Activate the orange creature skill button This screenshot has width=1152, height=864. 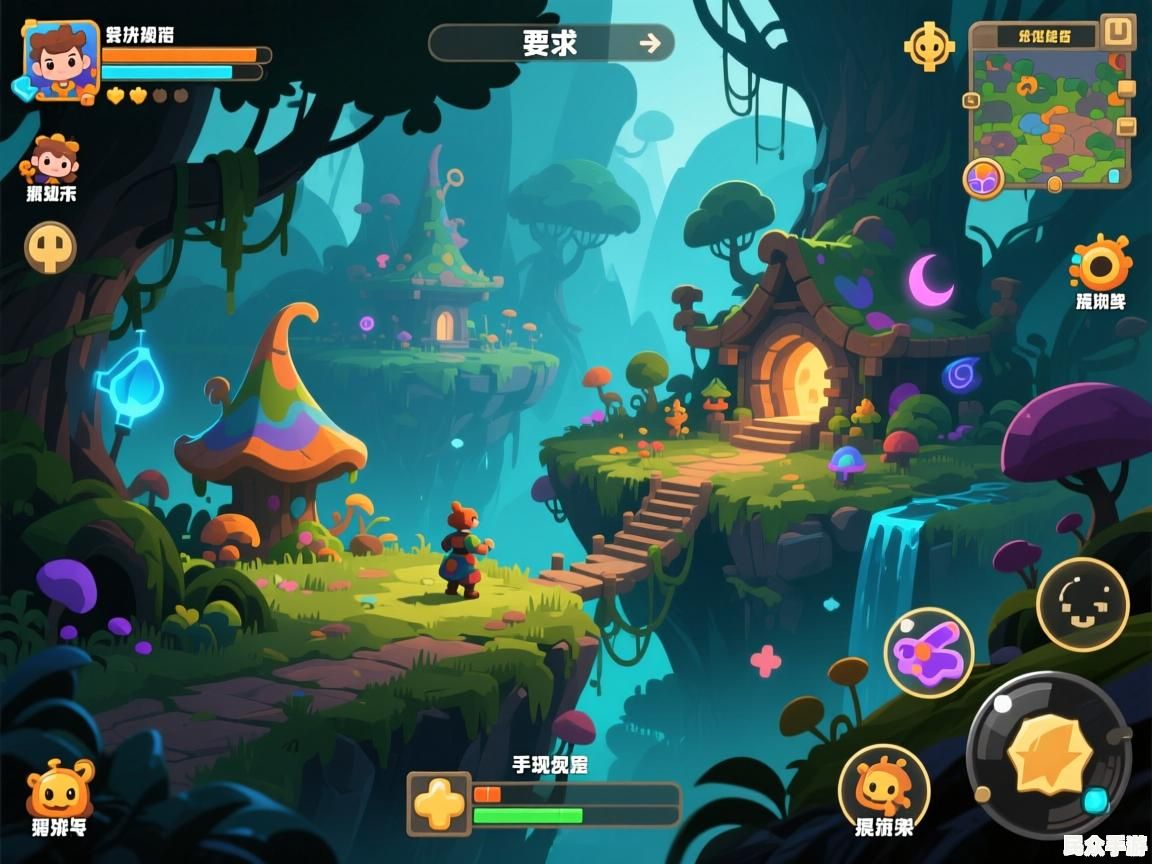point(883,788)
